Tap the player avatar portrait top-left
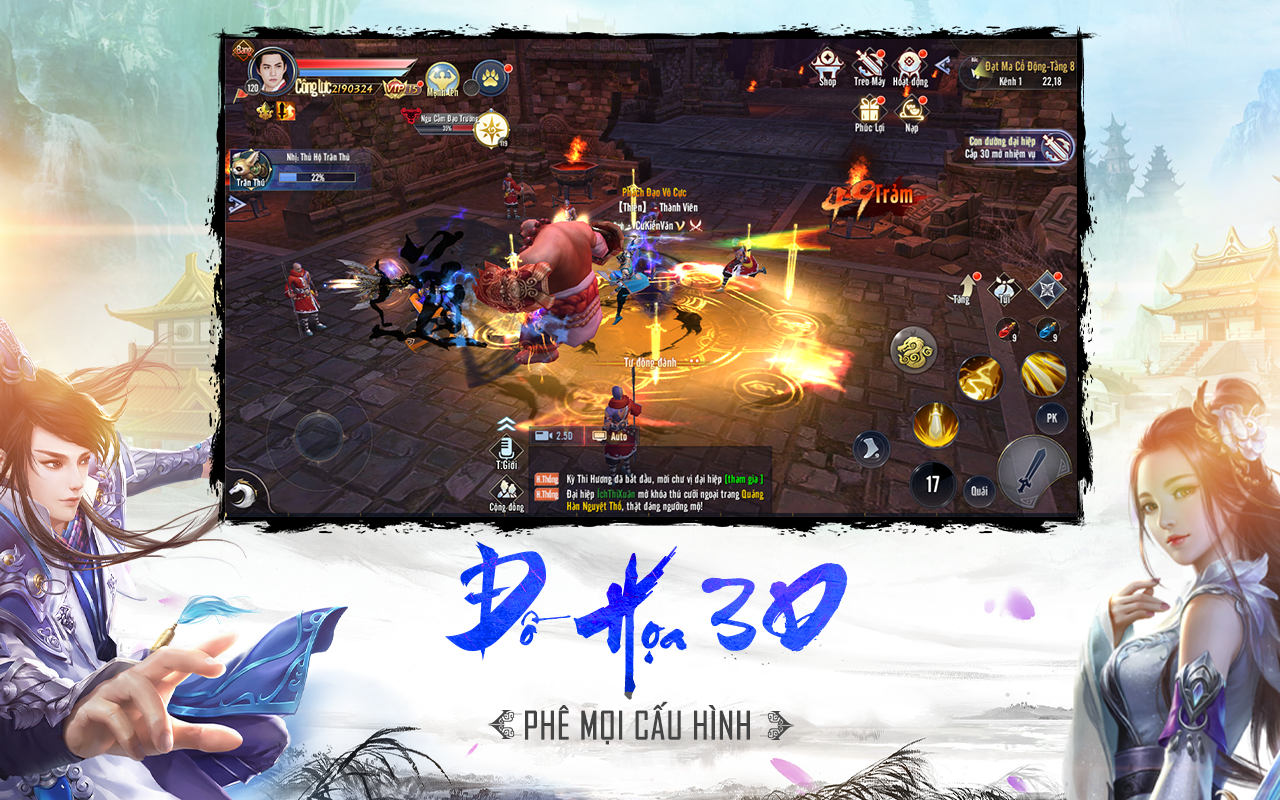Screen dimensions: 1280x800 [x=273, y=71]
